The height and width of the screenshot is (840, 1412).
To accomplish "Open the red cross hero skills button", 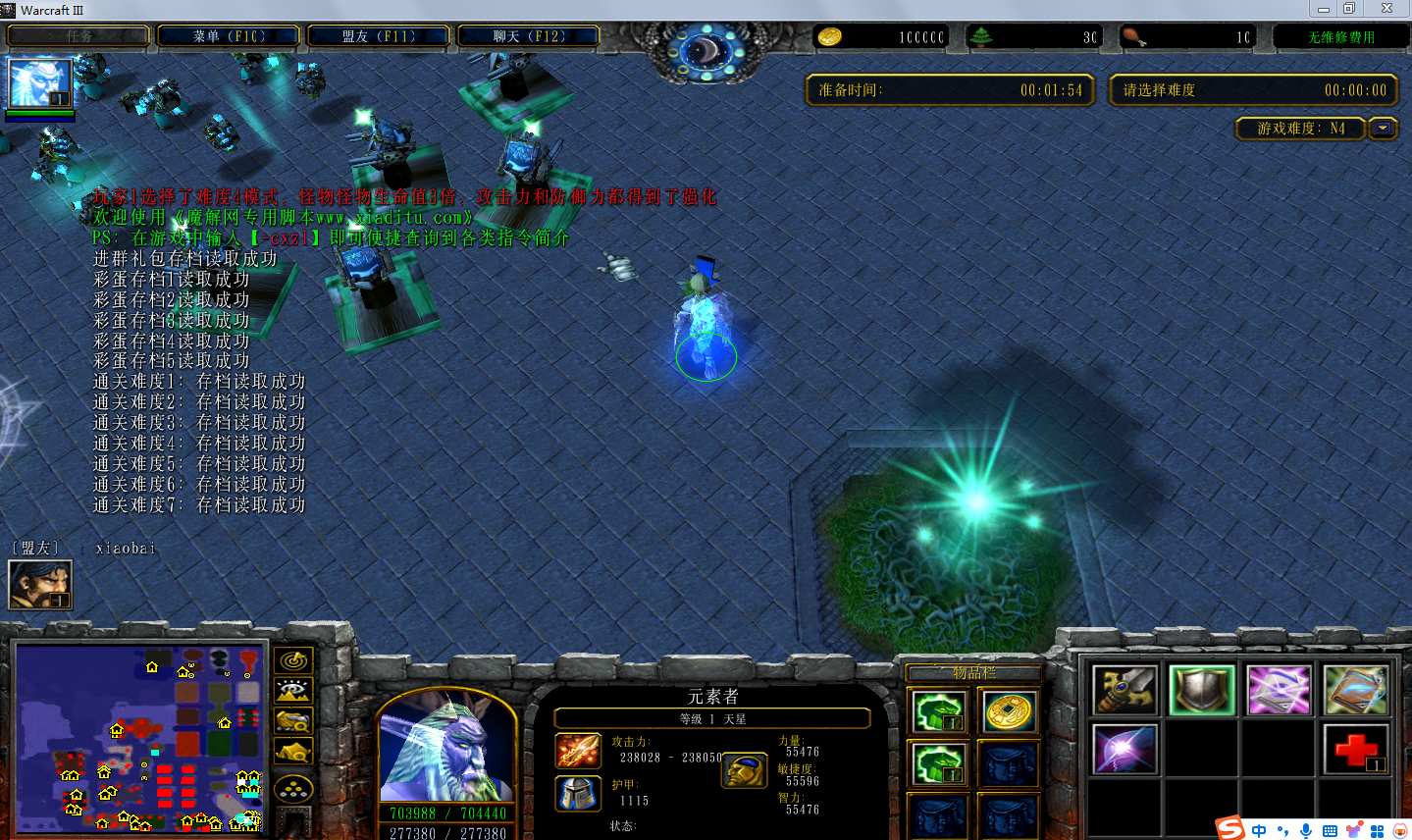I will 1355,750.
